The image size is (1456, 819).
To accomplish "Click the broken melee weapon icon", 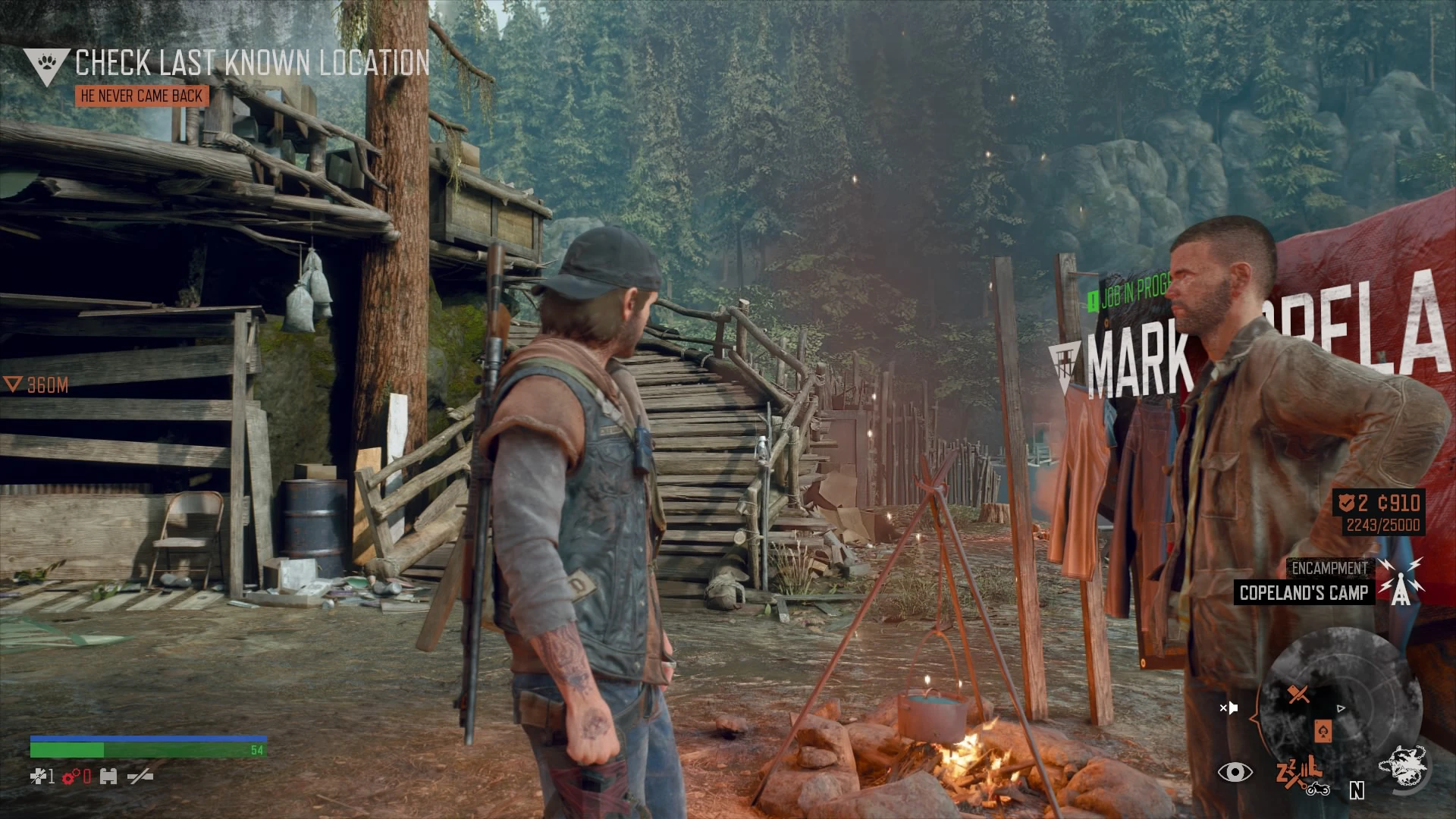I will pyautogui.click(x=140, y=777).
